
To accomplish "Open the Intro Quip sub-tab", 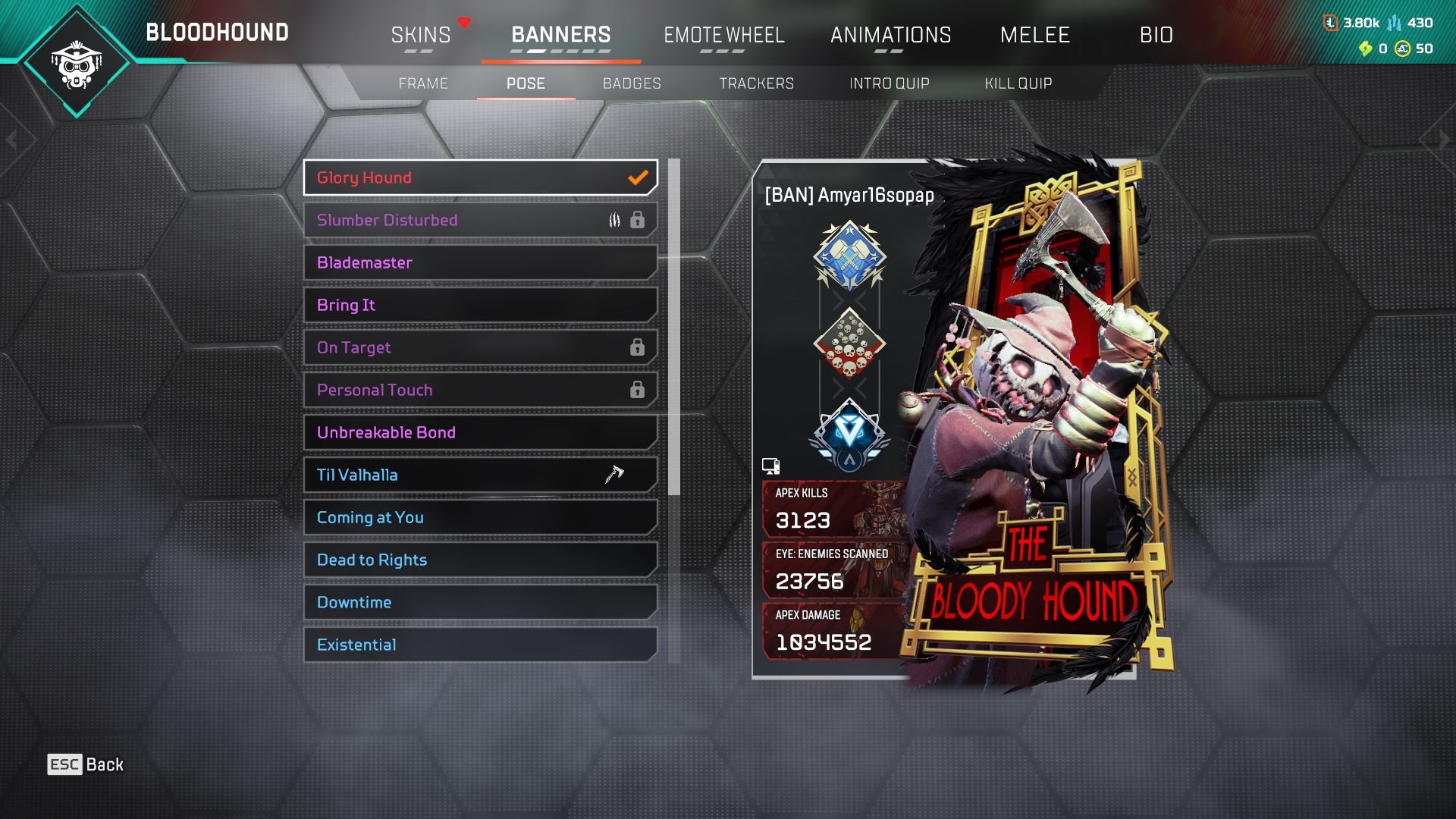I will pos(889,83).
